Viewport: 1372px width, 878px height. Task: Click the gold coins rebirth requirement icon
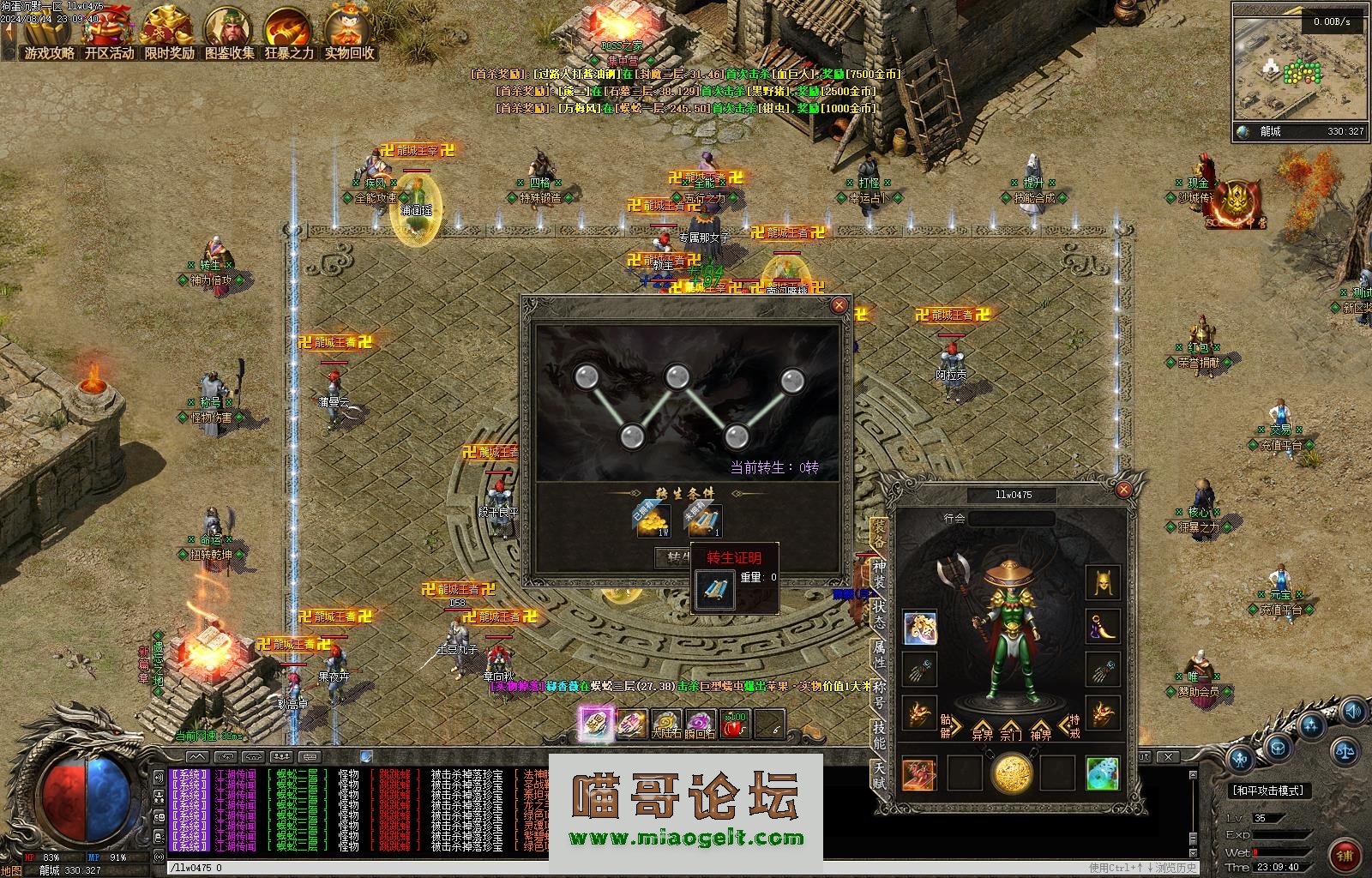(653, 520)
